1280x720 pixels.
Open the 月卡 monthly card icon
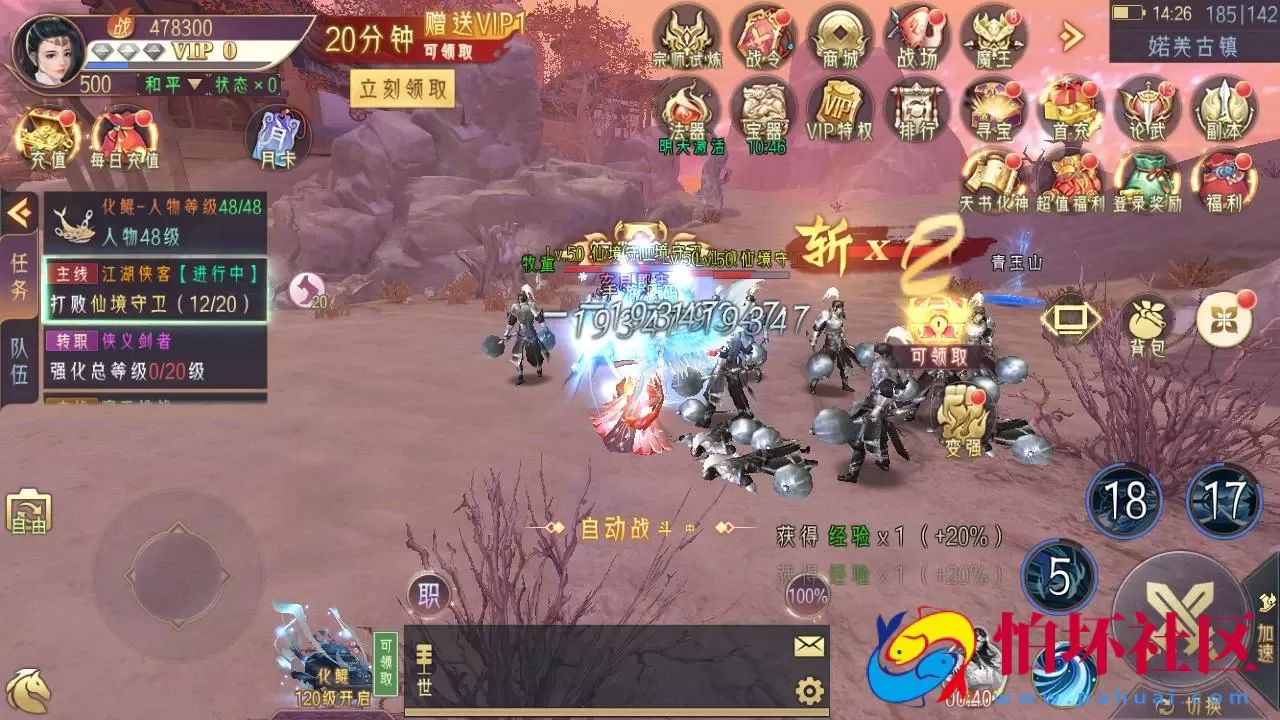pyautogui.click(x=279, y=140)
